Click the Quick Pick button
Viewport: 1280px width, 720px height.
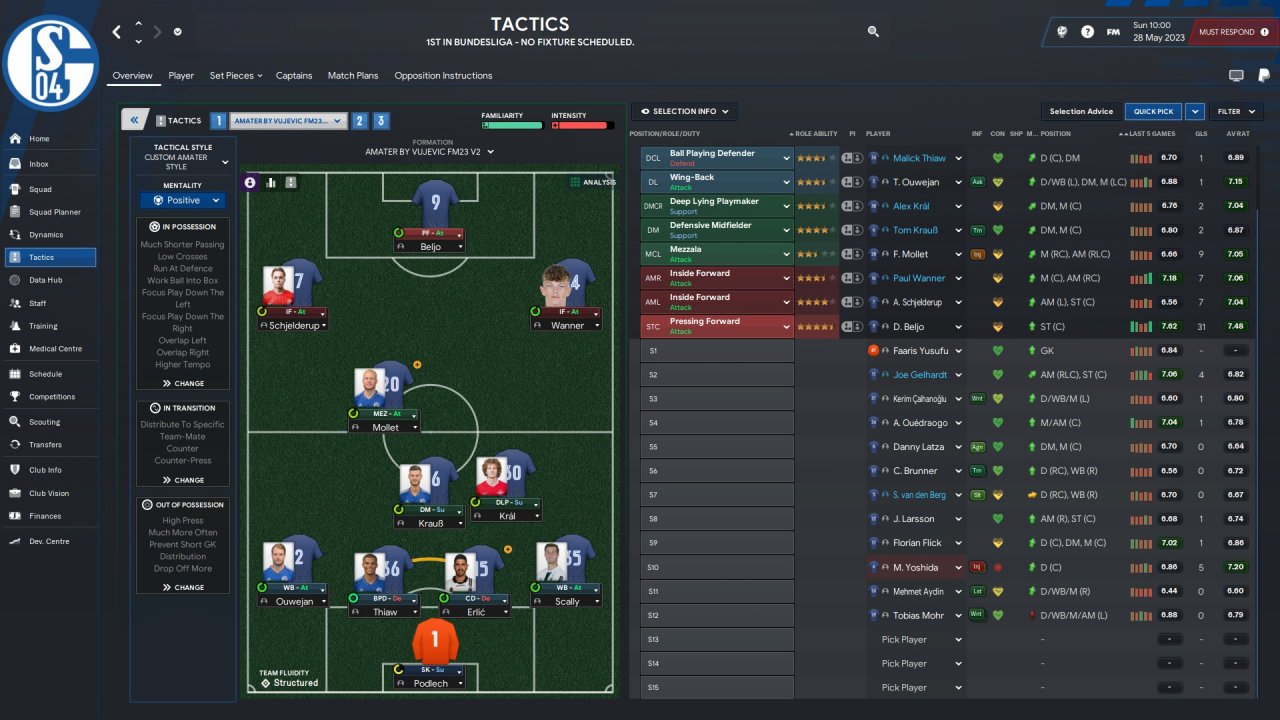click(1153, 112)
